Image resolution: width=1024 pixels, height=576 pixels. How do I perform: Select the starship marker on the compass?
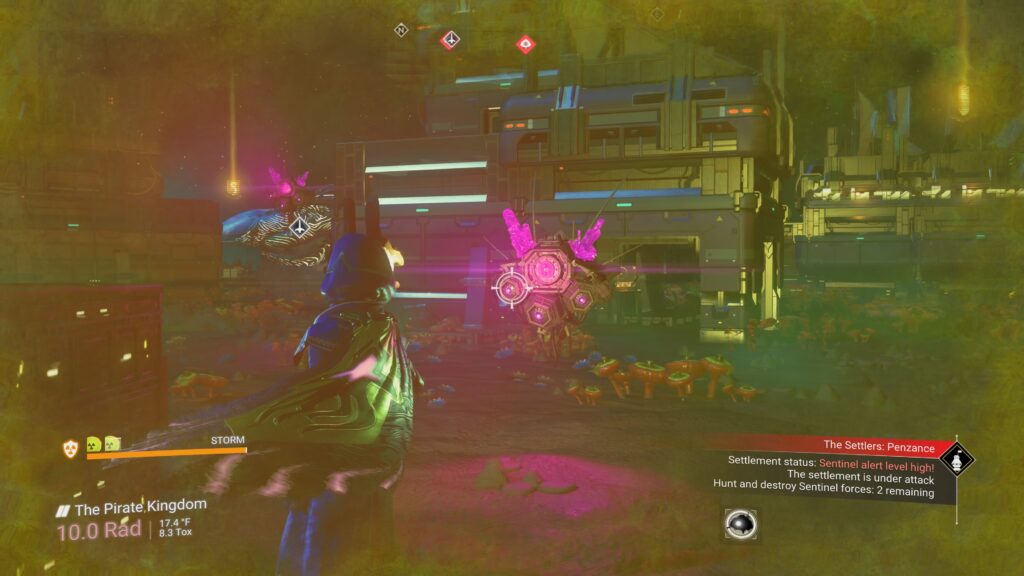(451, 39)
